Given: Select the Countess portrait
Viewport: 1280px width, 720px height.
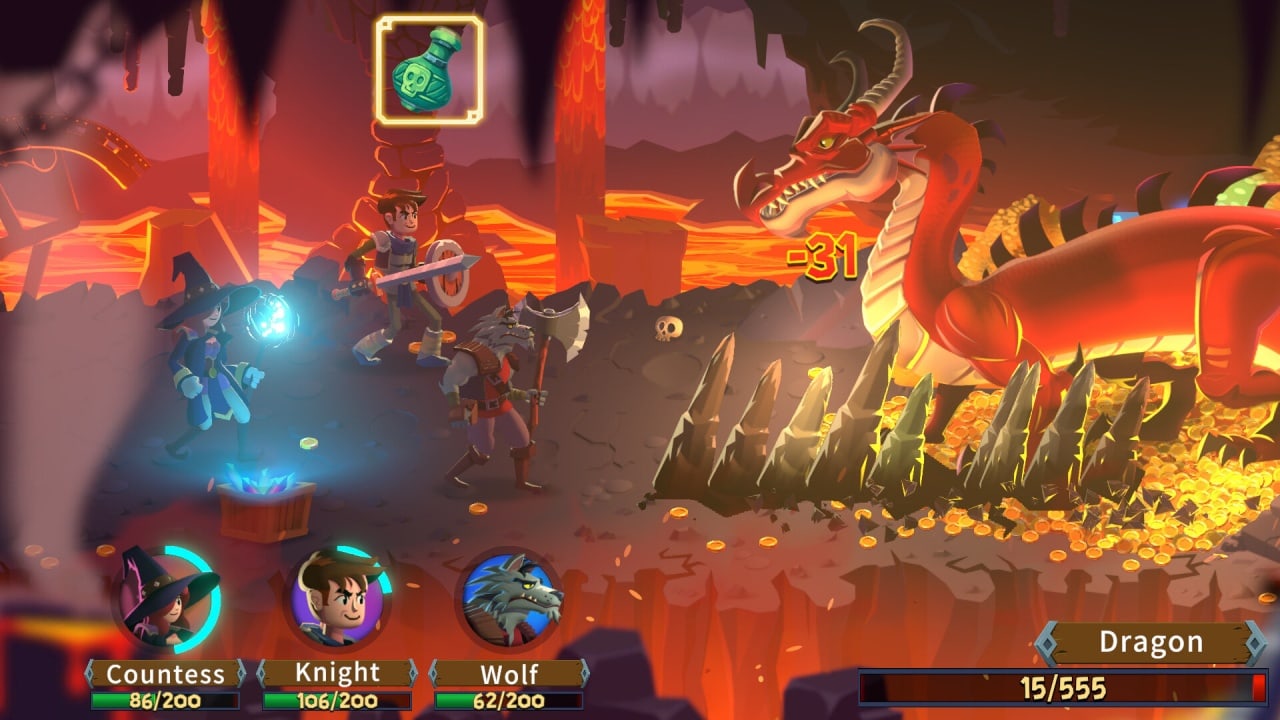Looking at the screenshot, I should pyautogui.click(x=165, y=599).
